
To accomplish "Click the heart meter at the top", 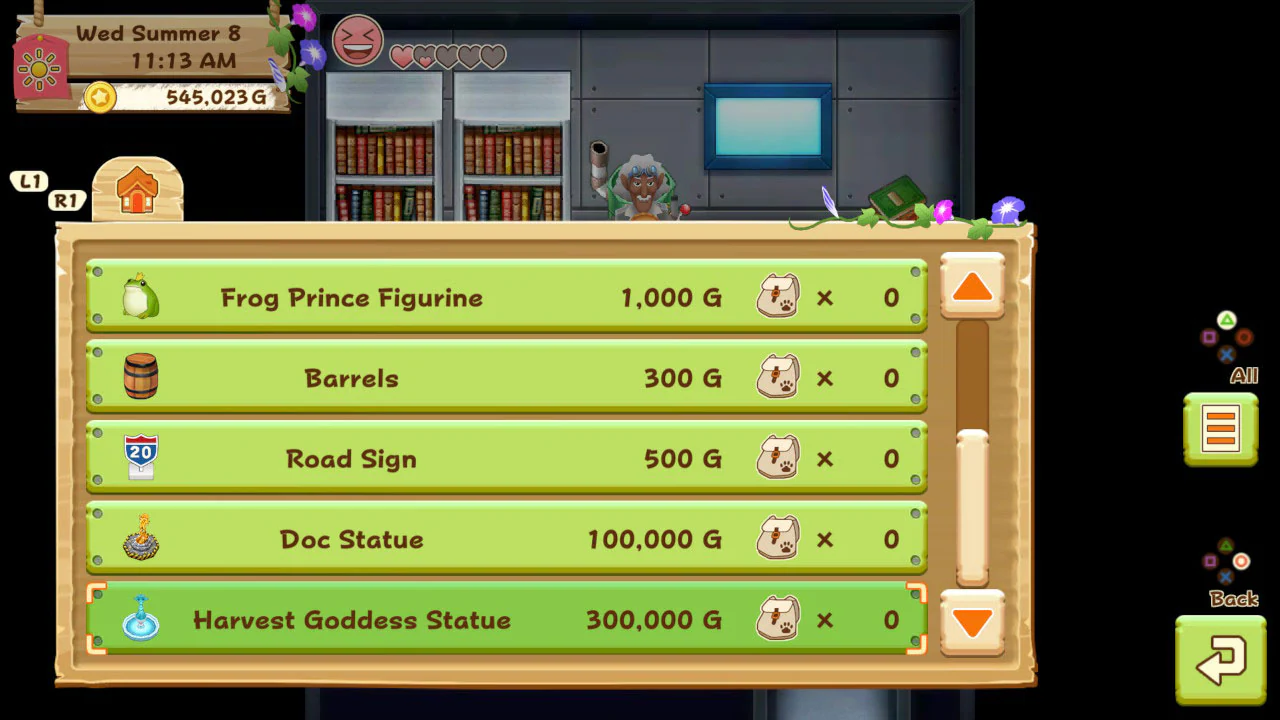I will [x=447, y=57].
